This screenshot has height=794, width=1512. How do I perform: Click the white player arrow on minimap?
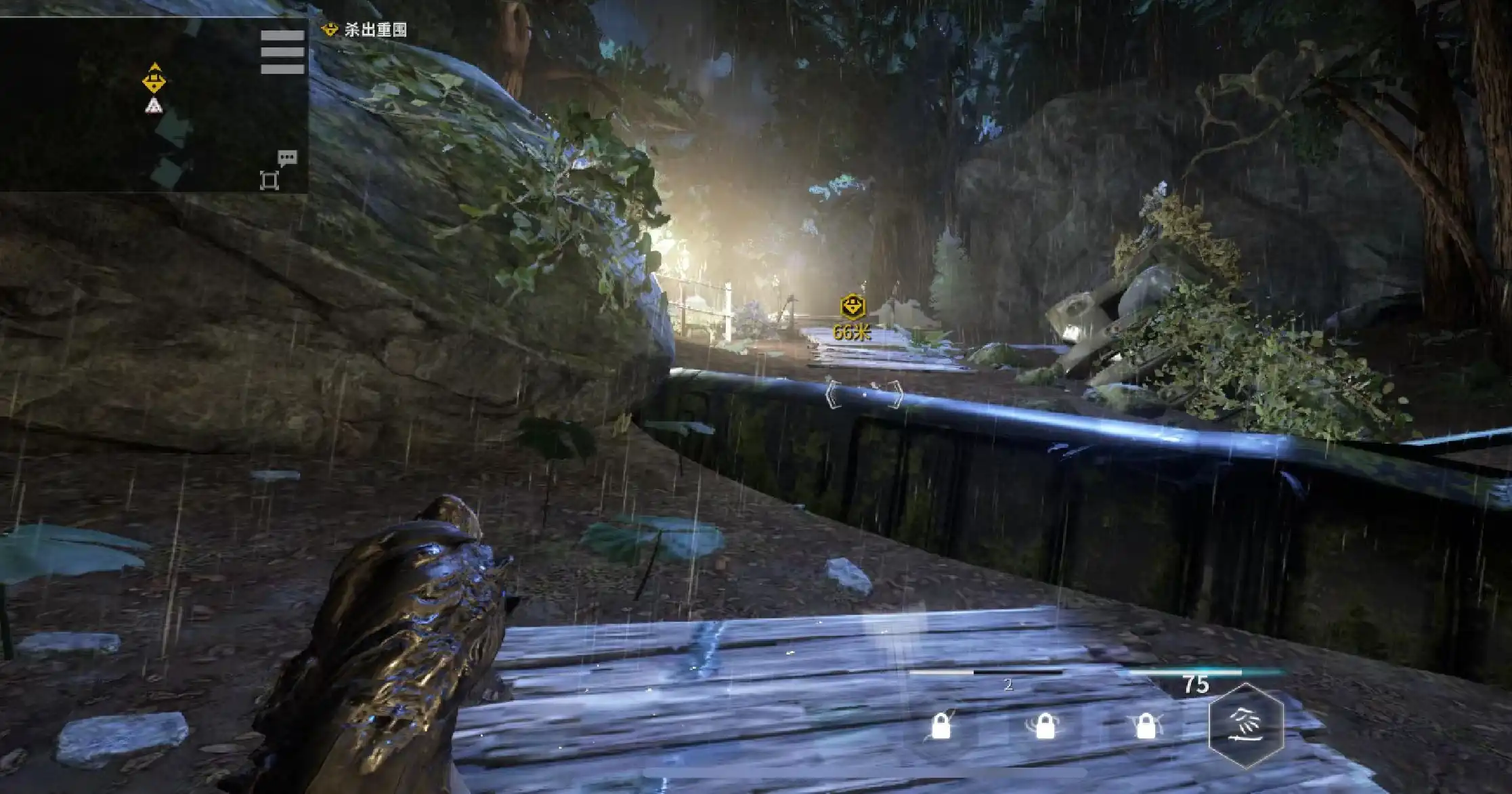click(154, 105)
